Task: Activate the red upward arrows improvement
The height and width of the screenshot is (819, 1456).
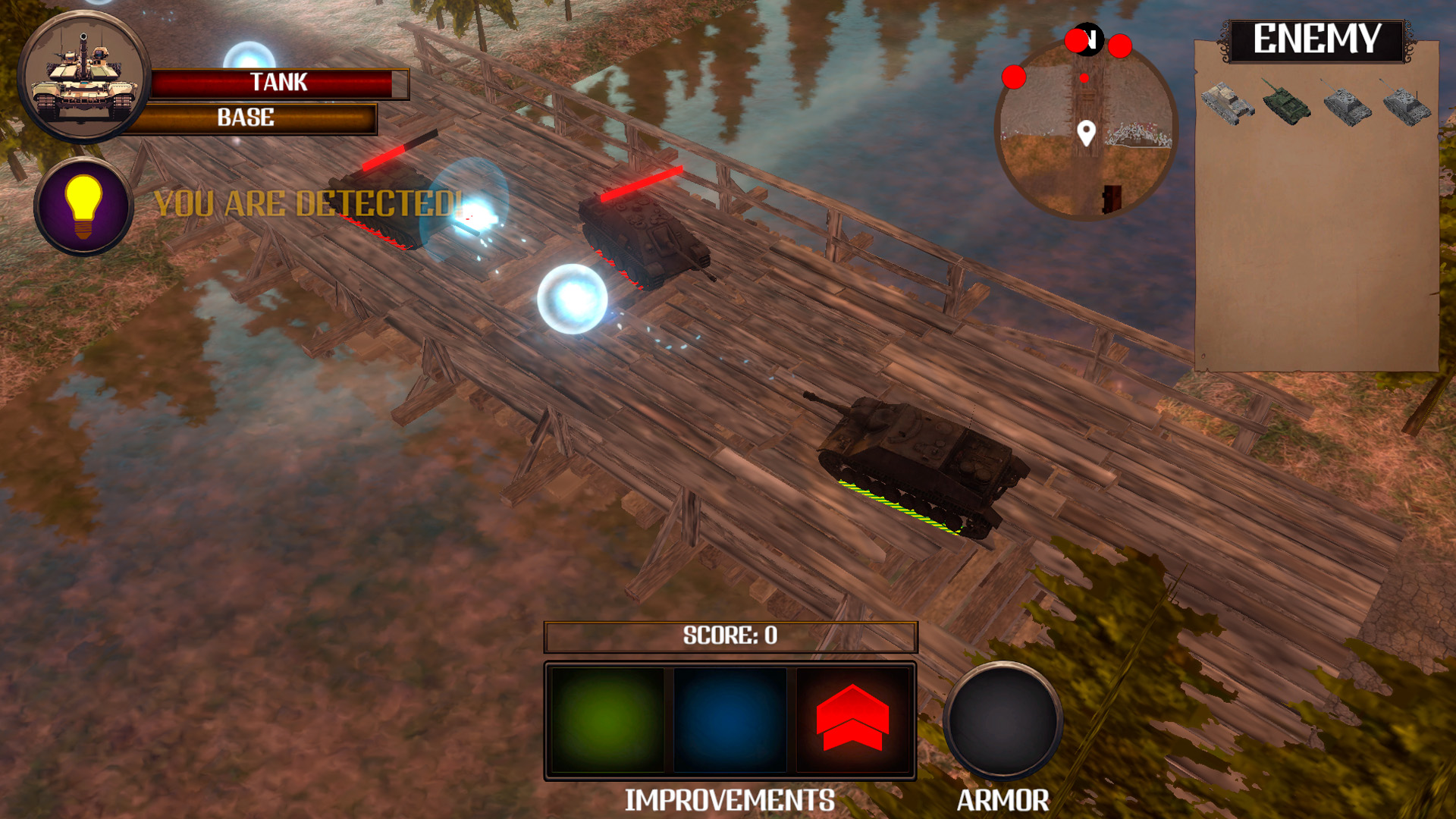Action: 852,720
